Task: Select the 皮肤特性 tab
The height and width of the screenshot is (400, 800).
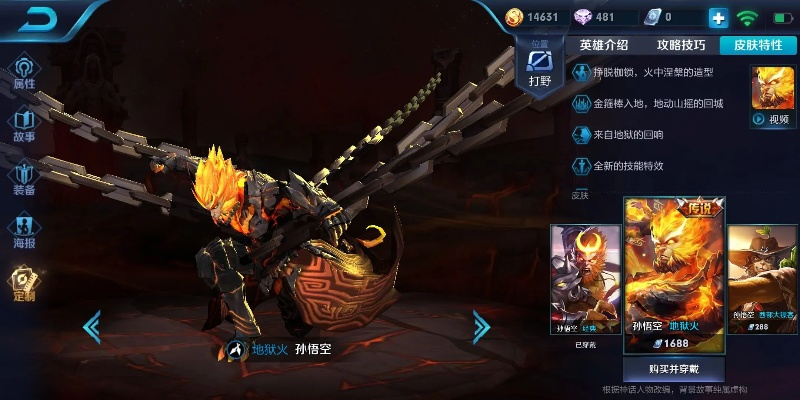Action: [x=758, y=45]
